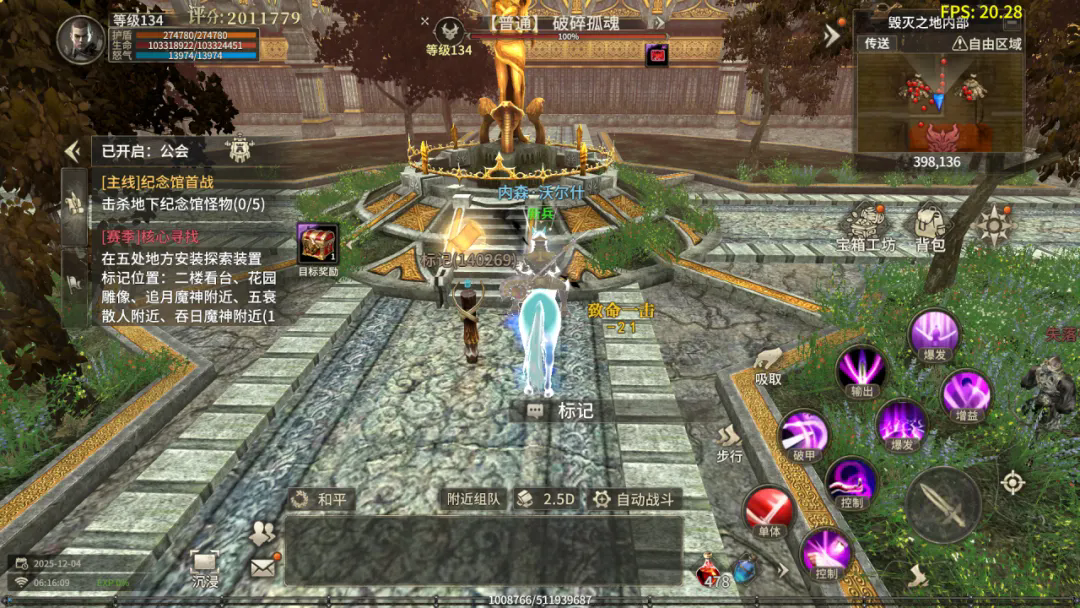The image size is (1080, 608).
Task: Toggle the 和平 peace mode button
Action: [x=321, y=499]
